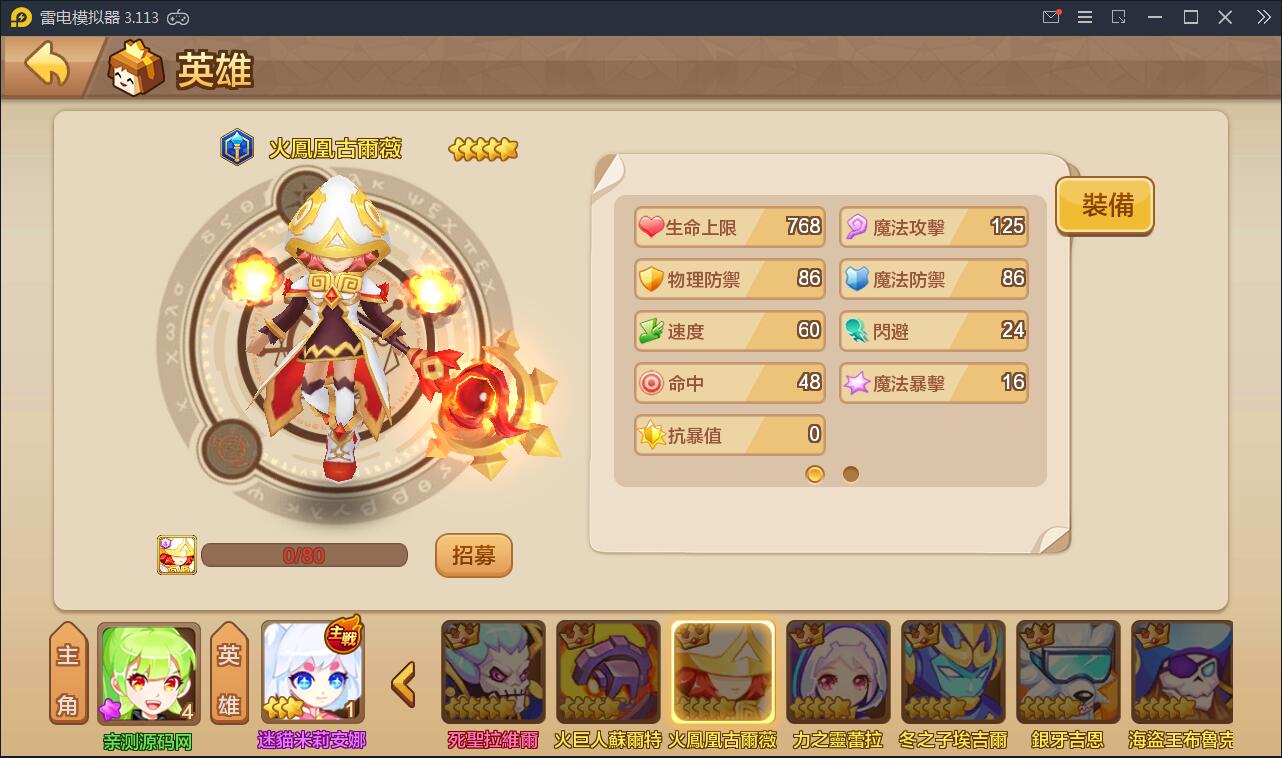
Task: Click the 0/80 recruit progress bar
Action: pyautogui.click(x=304, y=554)
